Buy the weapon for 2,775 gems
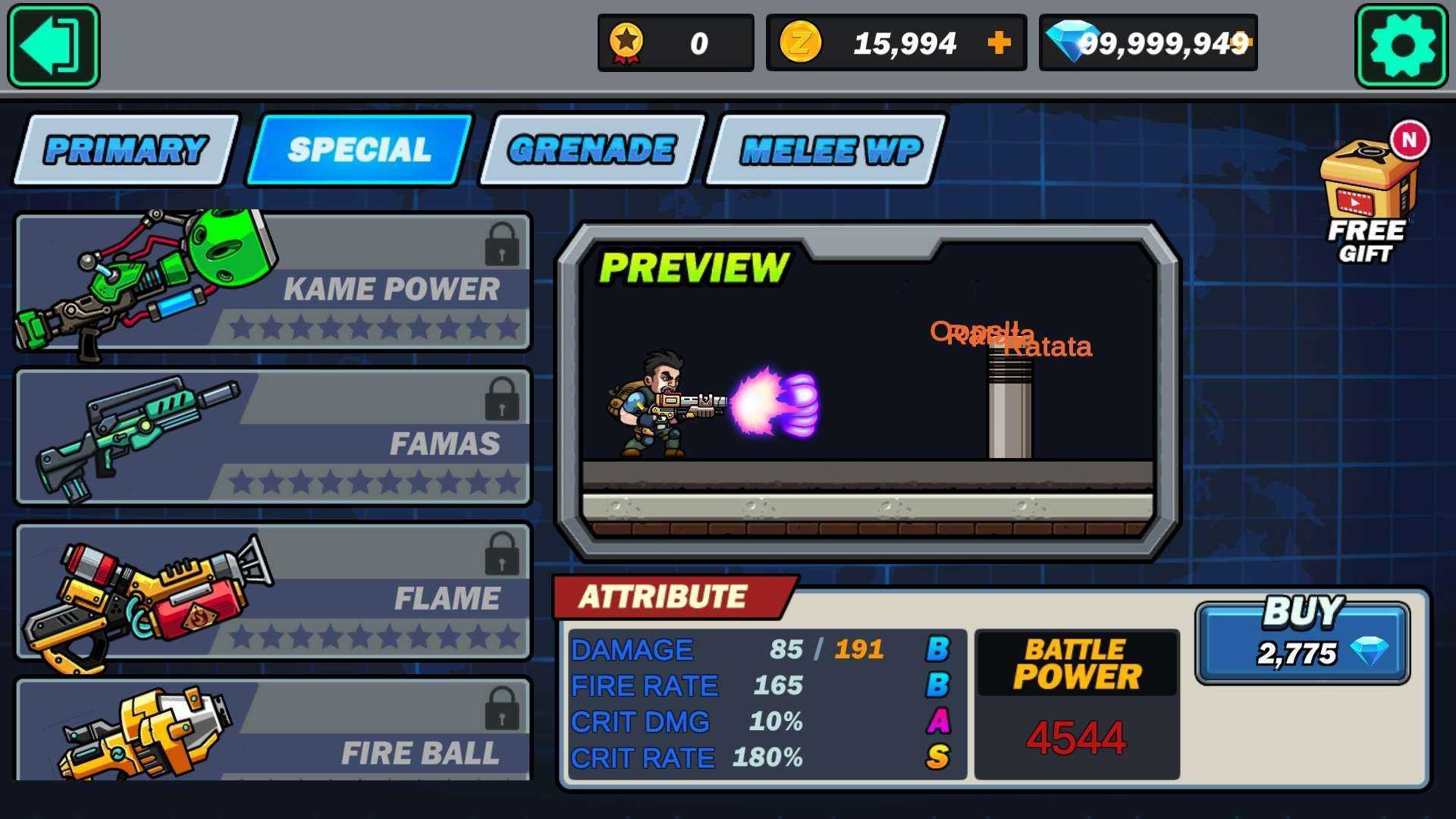Image resolution: width=1456 pixels, height=819 pixels. point(1302,642)
